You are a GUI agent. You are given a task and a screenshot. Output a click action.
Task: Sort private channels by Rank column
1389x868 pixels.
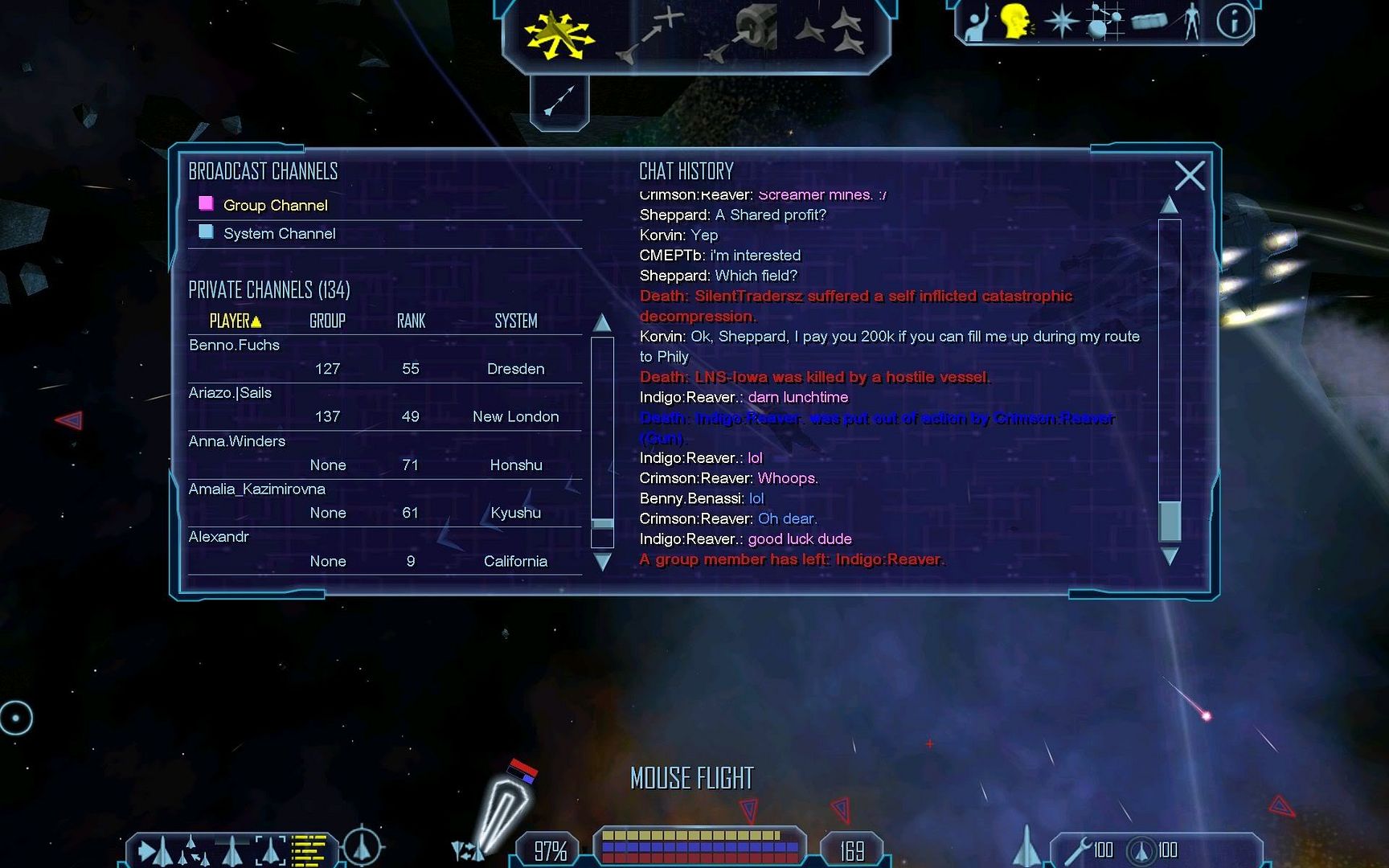411,321
